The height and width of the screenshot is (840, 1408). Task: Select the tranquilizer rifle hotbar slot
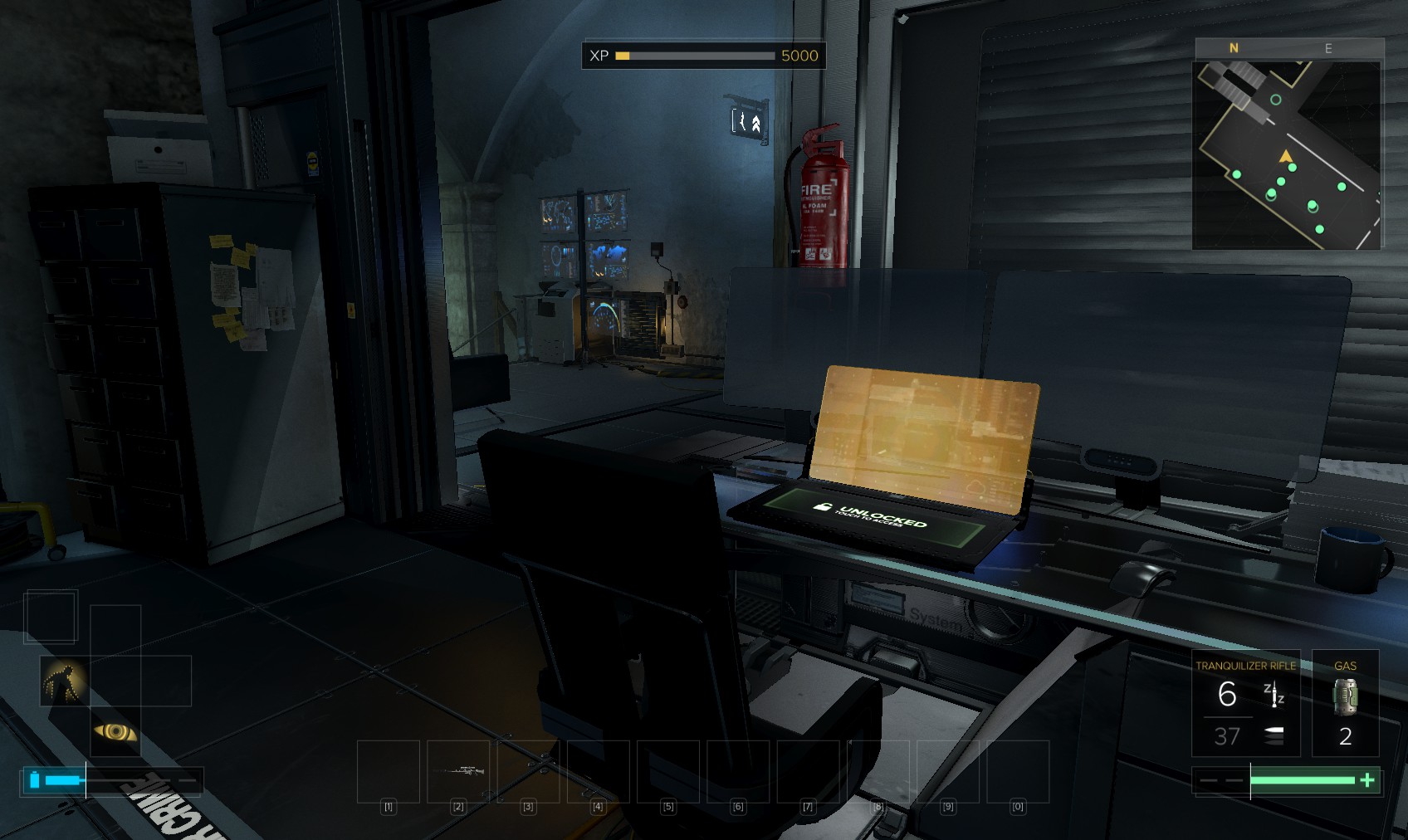tap(459, 771)
